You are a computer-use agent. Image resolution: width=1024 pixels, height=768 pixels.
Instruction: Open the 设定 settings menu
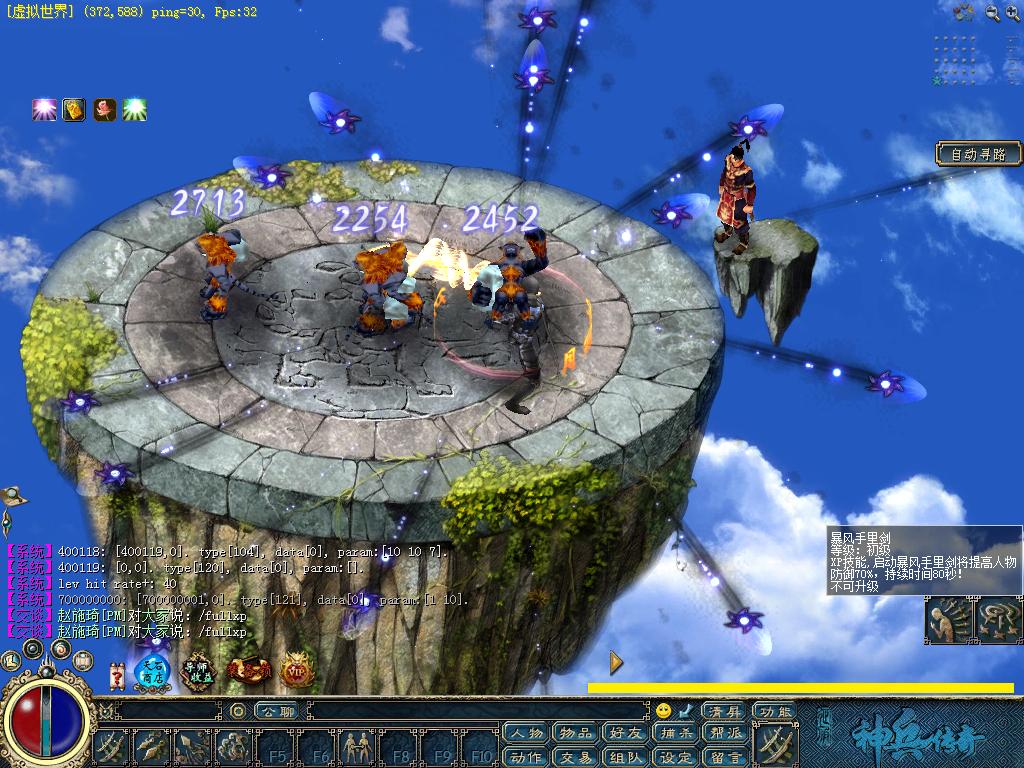click(x=677, y=756)
